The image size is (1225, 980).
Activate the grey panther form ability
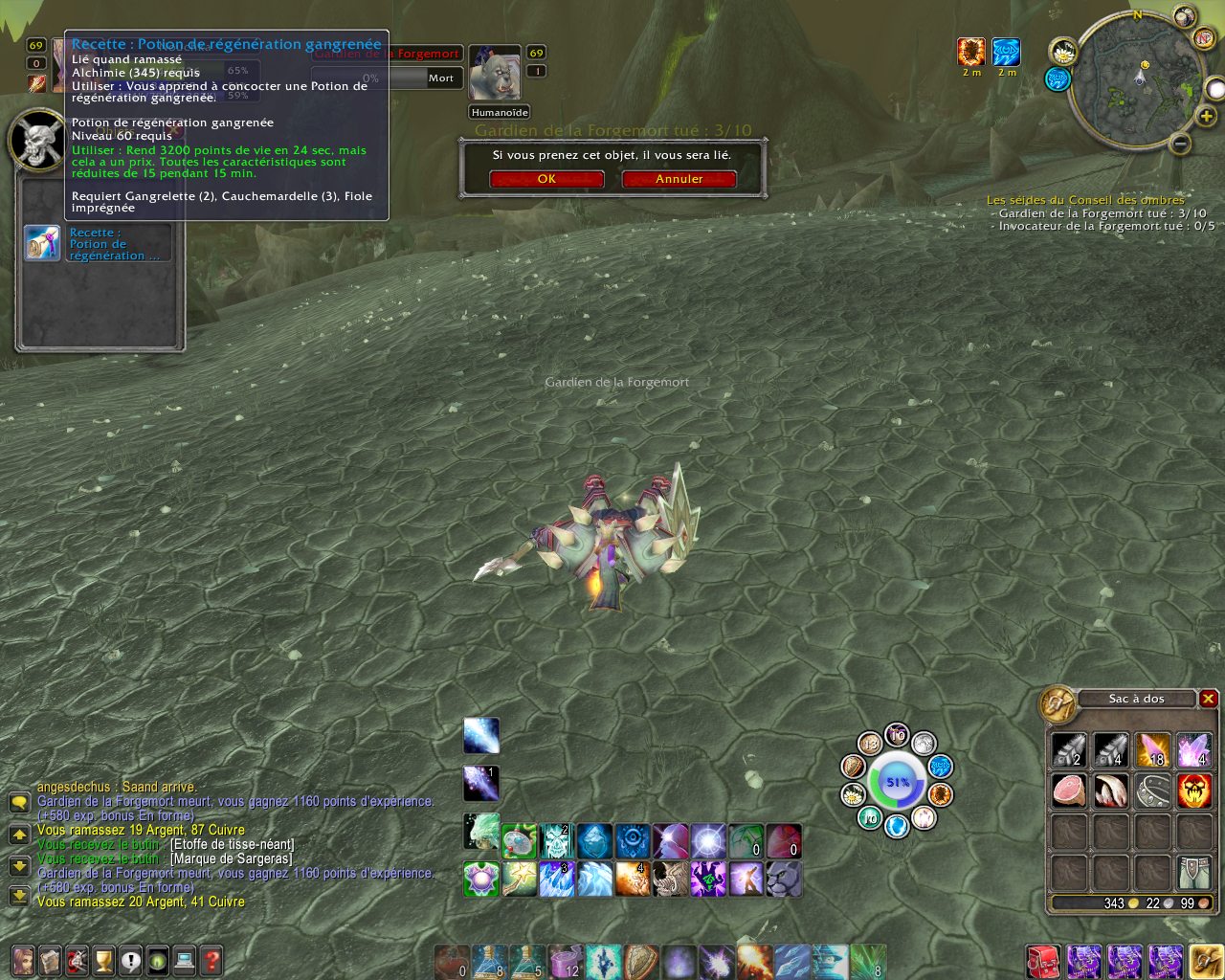(785, 879)
